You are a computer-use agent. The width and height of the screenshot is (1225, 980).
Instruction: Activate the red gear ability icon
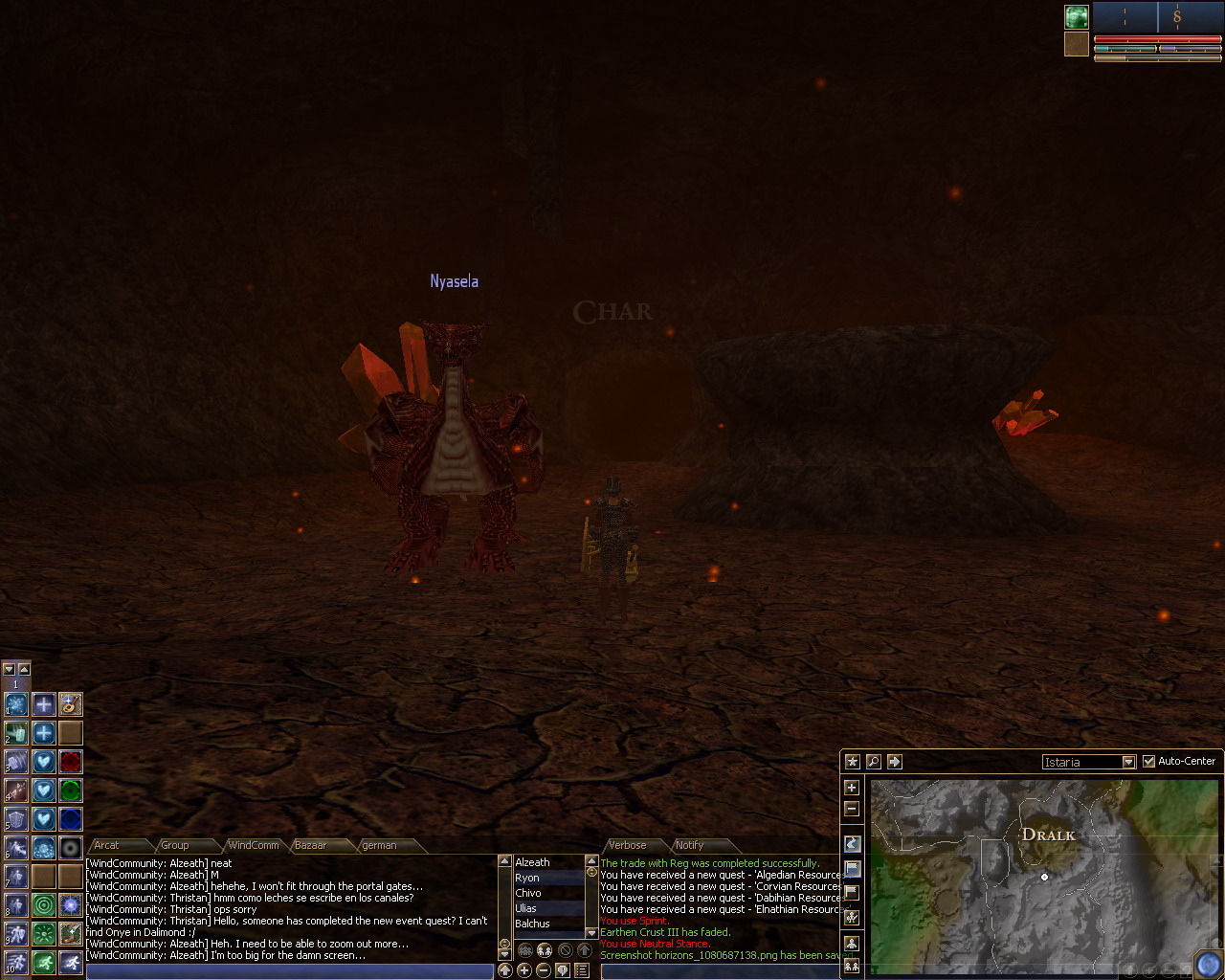point(70,762)
